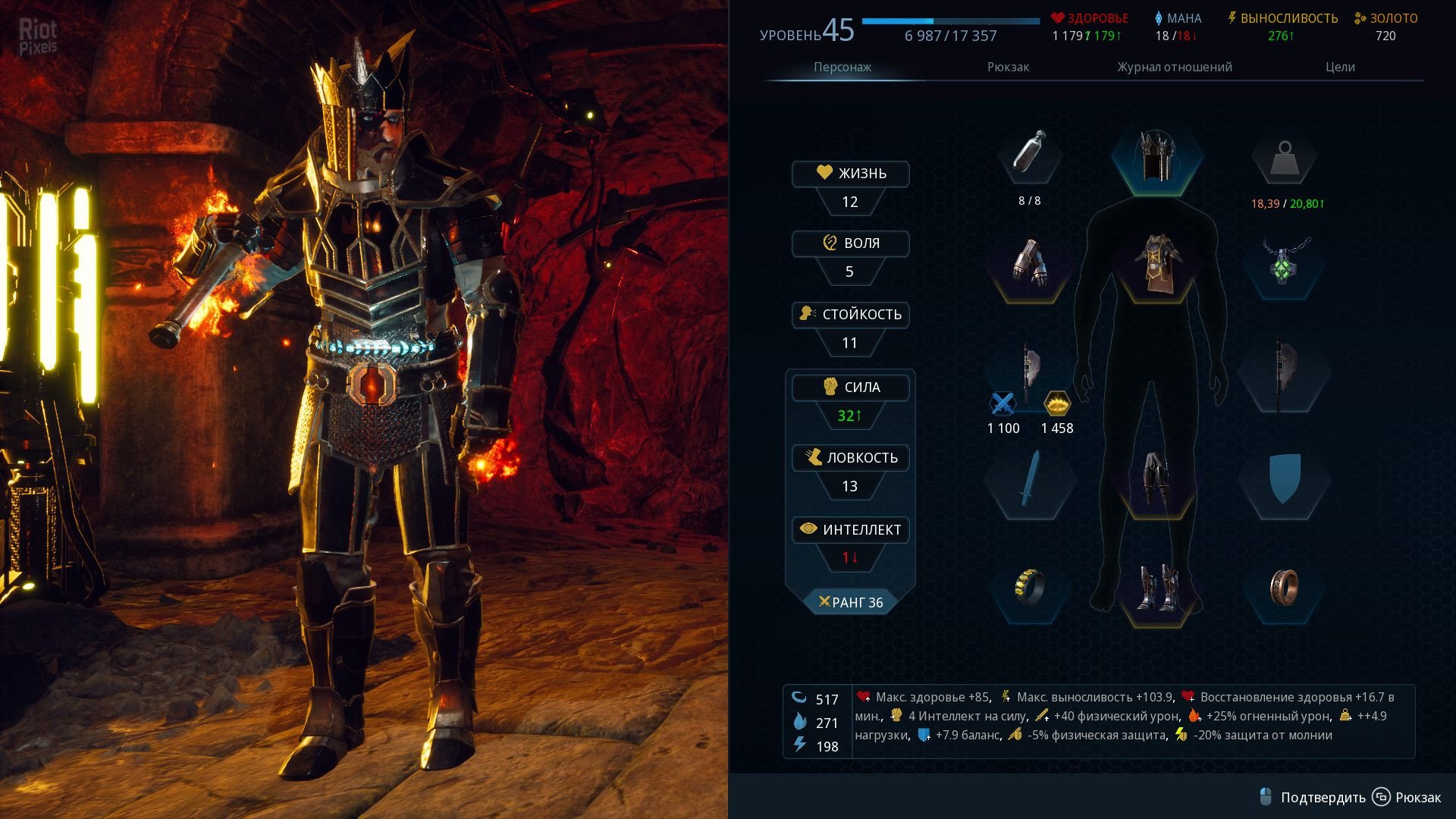Switch to the Цели tab
Screen dimensions: 1456x819
[1340, 67]
